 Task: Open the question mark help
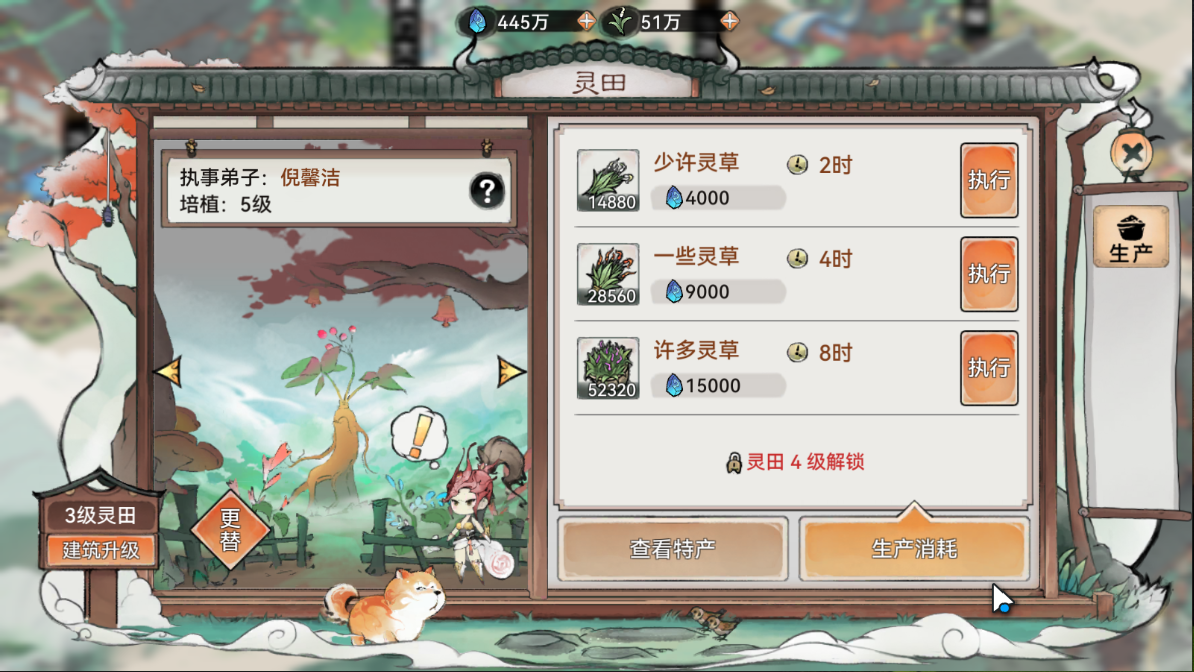pos(487,190)
